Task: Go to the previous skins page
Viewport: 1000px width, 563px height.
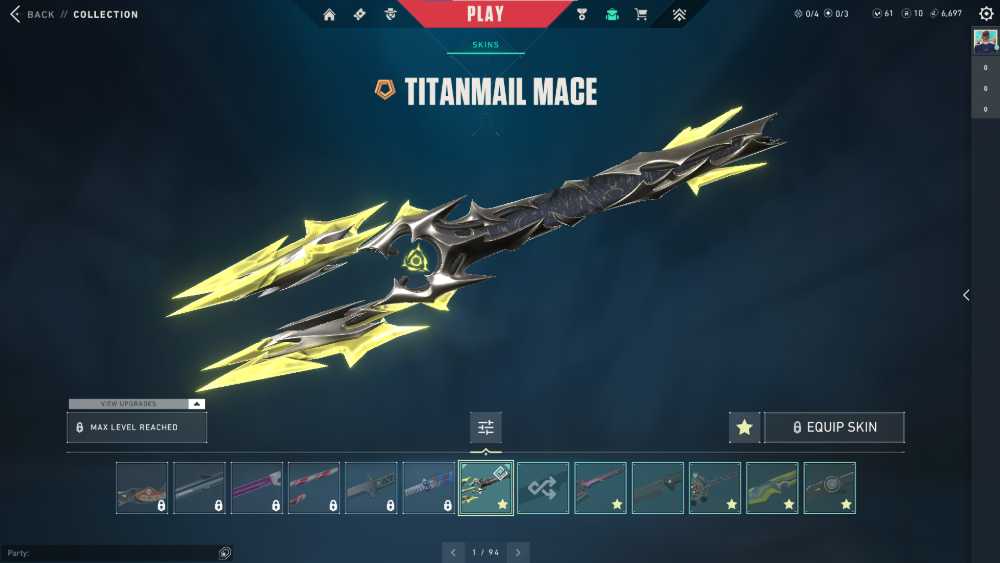Action: pos(453,552)
